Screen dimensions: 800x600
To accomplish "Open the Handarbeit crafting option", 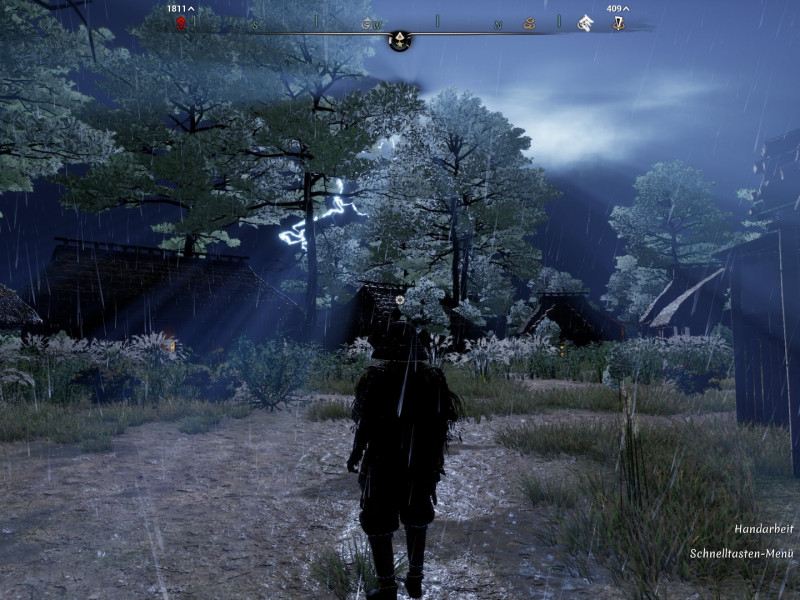I will pos(764,528).
